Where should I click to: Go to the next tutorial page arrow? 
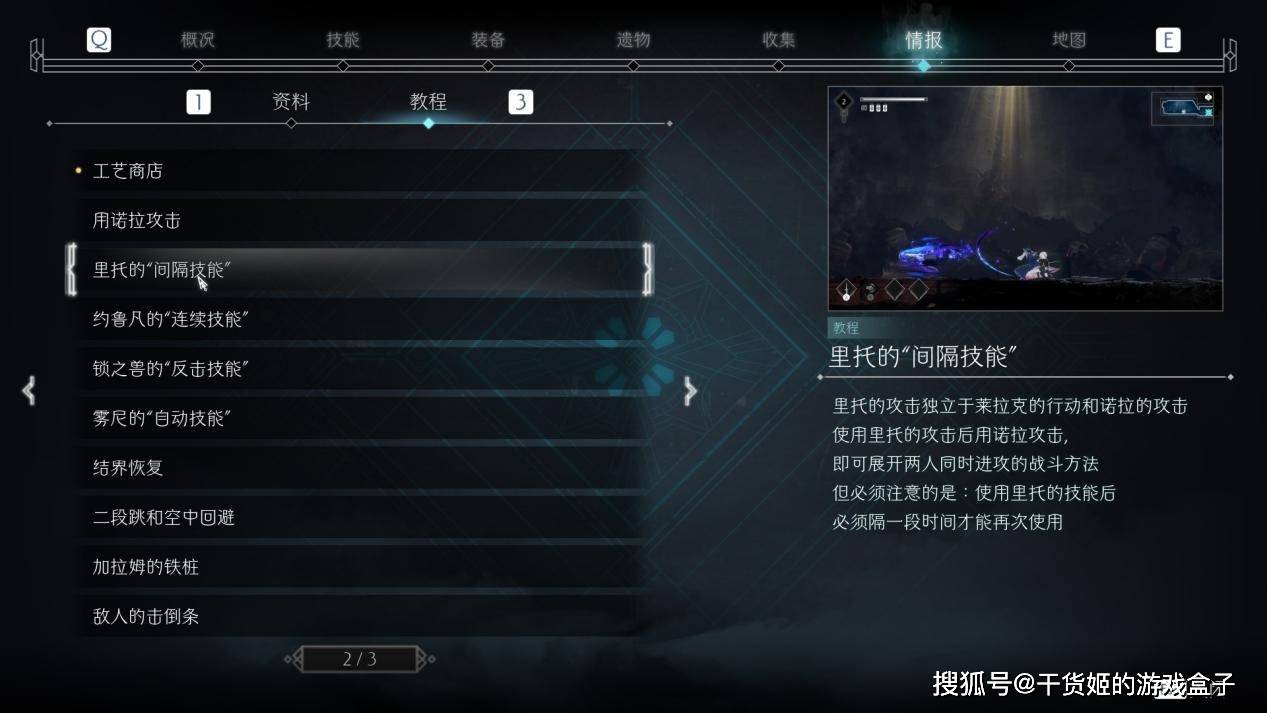coord(690,391)
